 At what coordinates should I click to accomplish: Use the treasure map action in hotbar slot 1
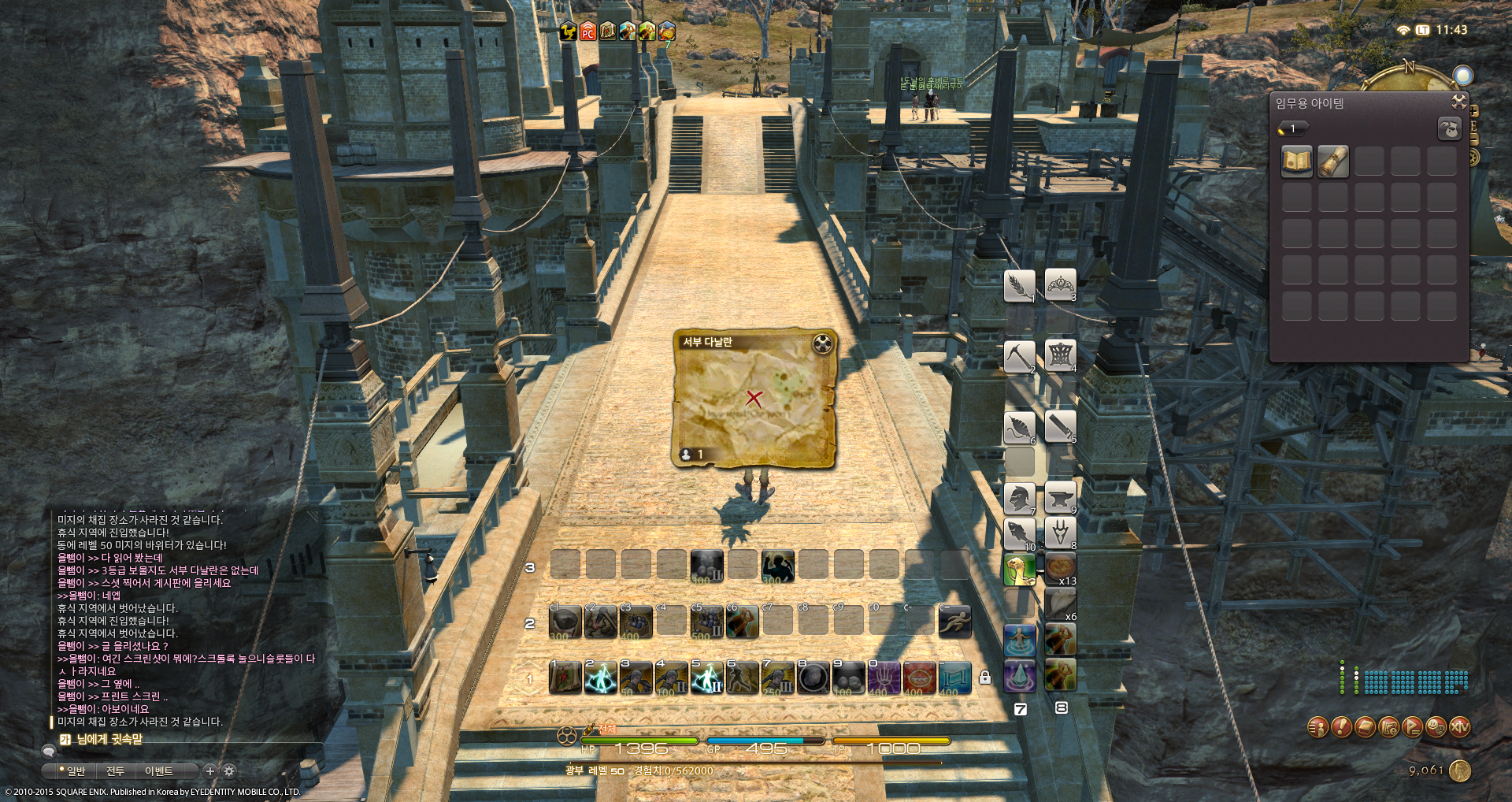[565, 678]
